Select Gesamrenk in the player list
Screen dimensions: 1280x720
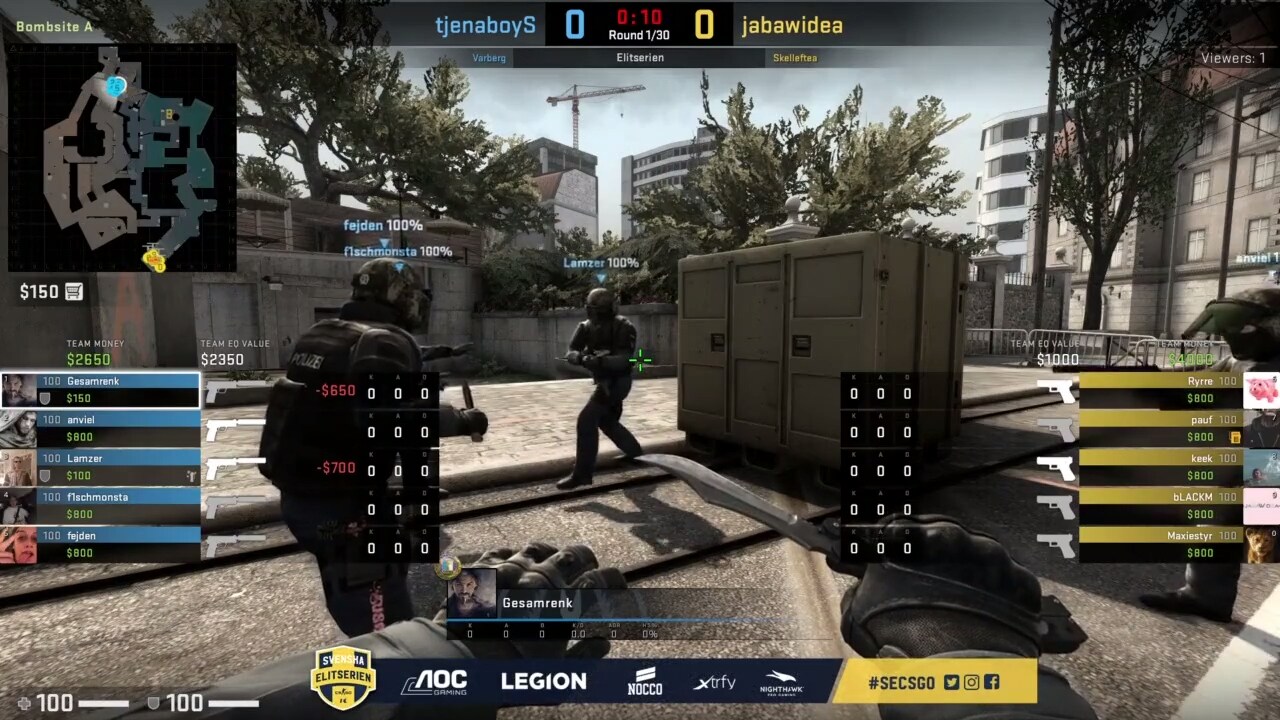[x=100, y=389]
